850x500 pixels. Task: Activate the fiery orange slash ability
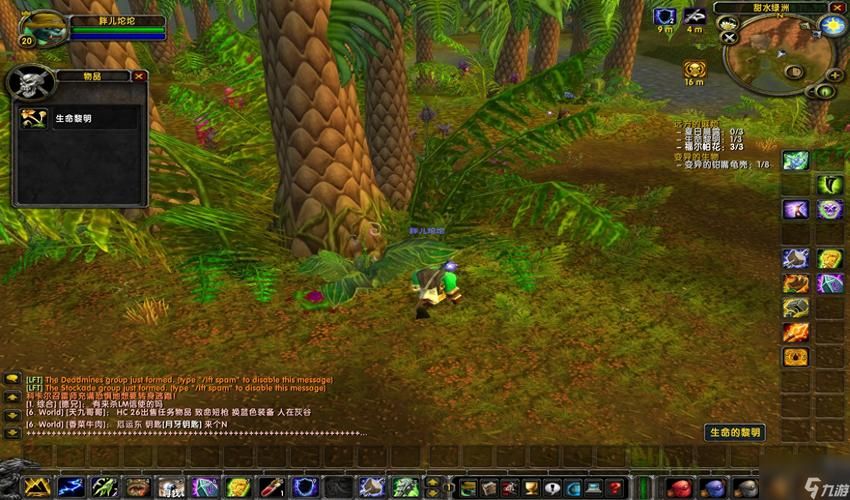(x=796, y=332)
